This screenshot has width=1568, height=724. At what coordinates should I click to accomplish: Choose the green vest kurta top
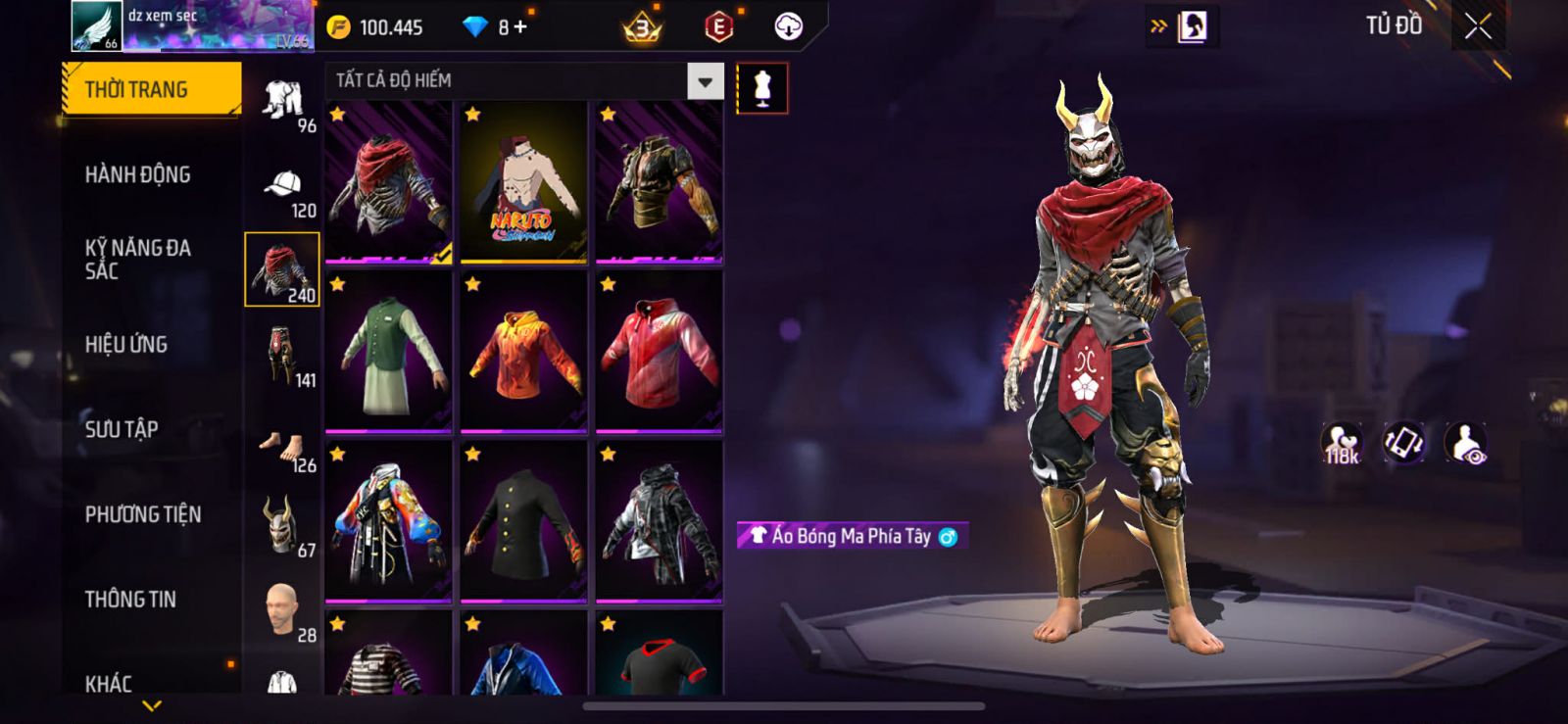[388, 353]
